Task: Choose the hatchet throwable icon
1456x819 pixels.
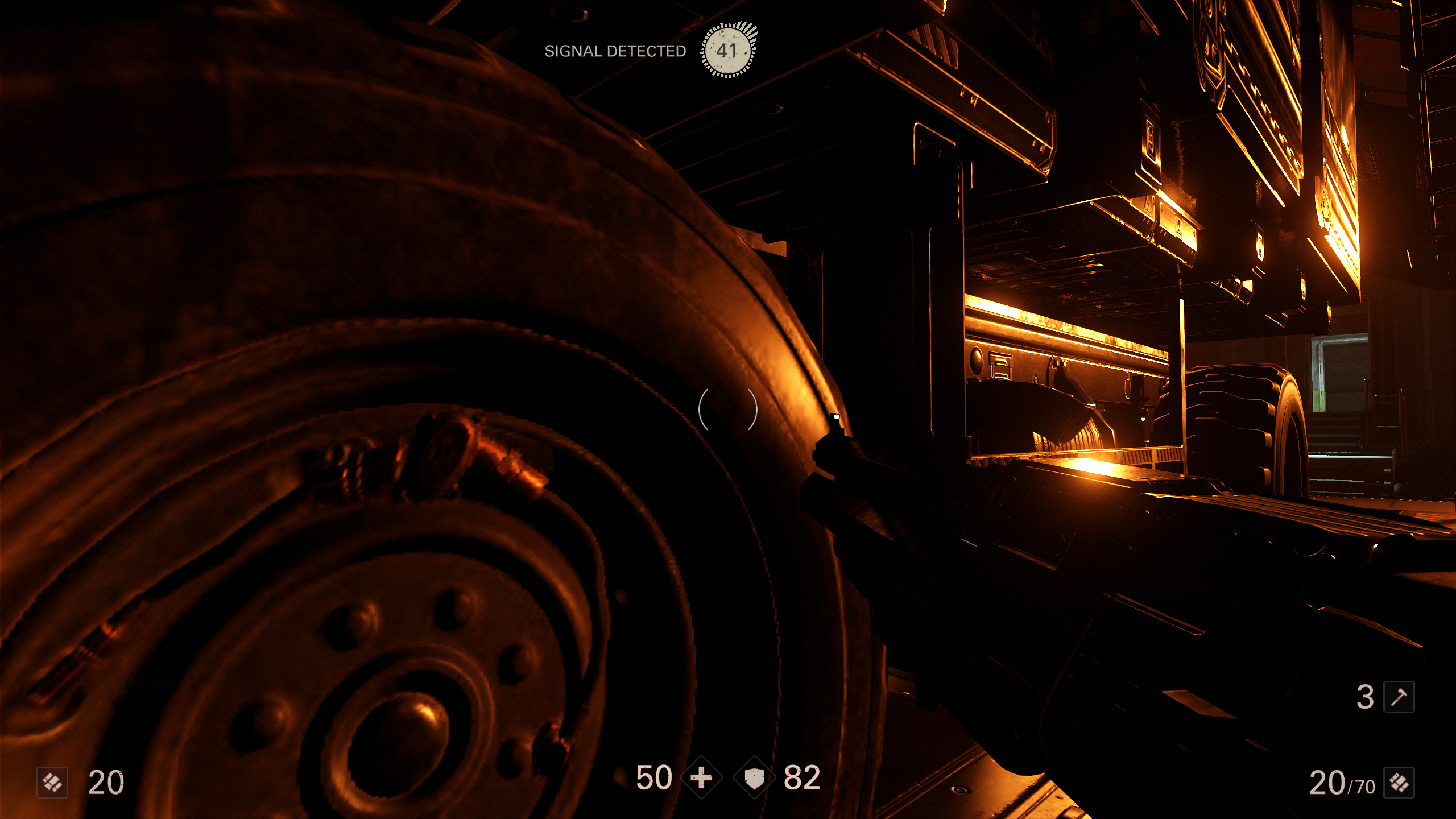Action: coord(1399,697)
